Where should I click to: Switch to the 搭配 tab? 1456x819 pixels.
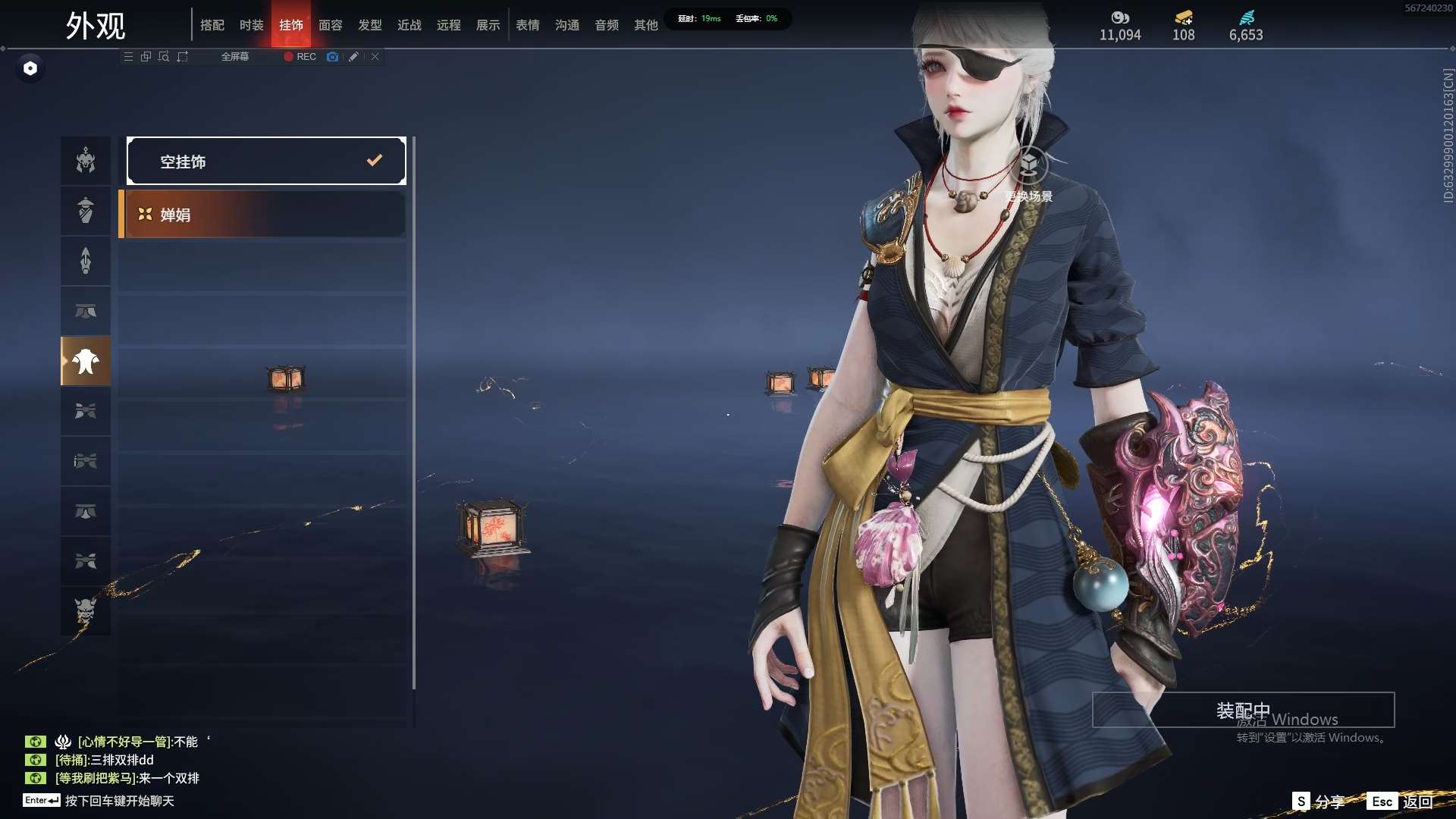click(212, 25)
